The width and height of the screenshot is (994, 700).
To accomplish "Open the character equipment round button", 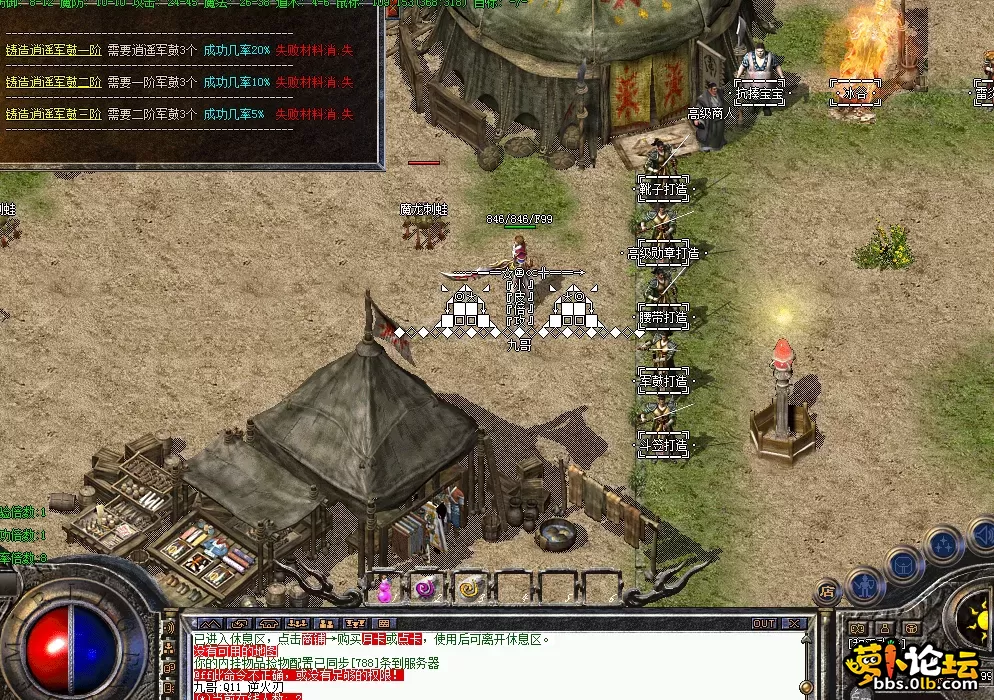I will coord(866,585).
